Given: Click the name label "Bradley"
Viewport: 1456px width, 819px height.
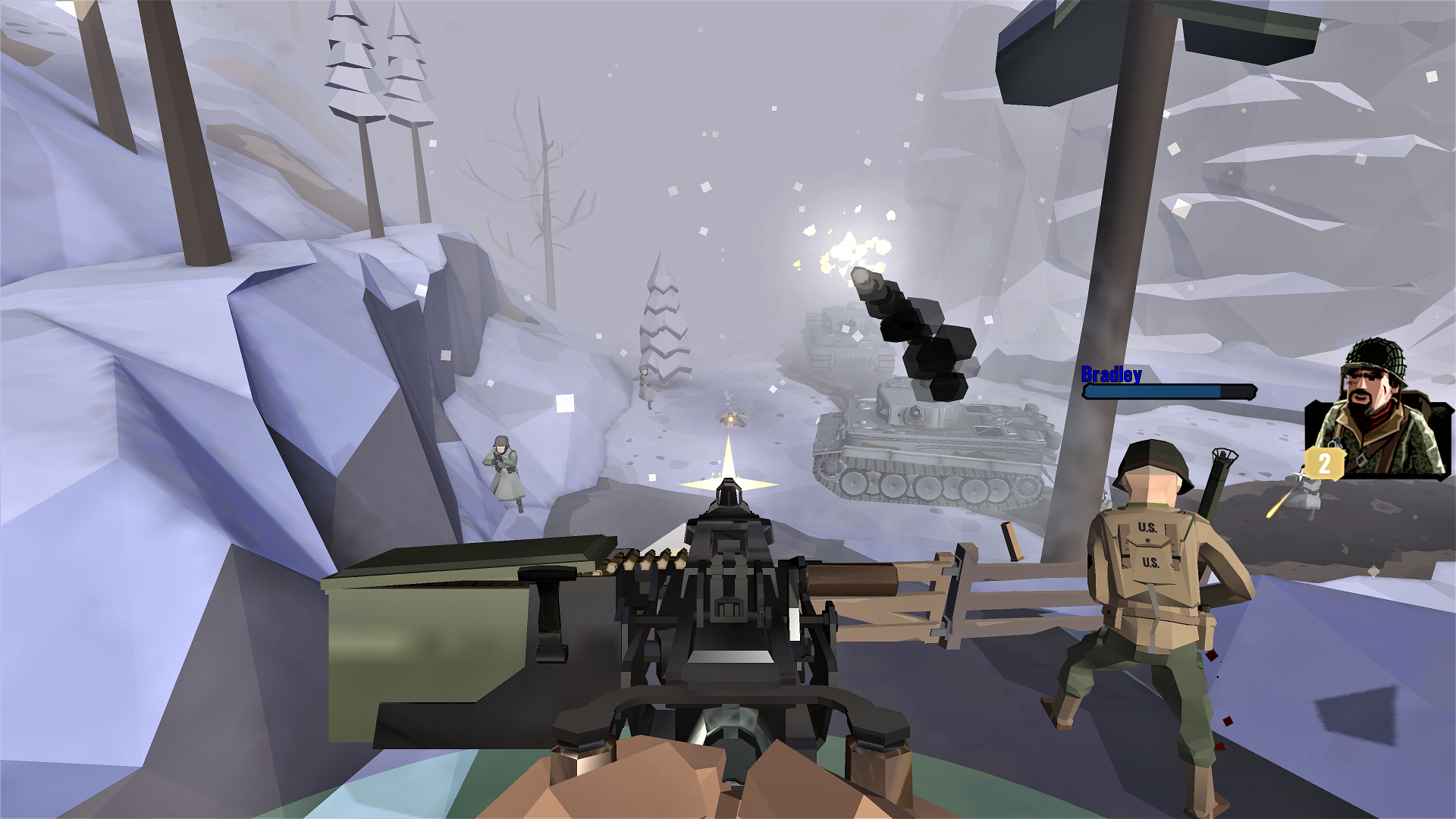Looking at the screenshot, I should [x=1112, y=375].
